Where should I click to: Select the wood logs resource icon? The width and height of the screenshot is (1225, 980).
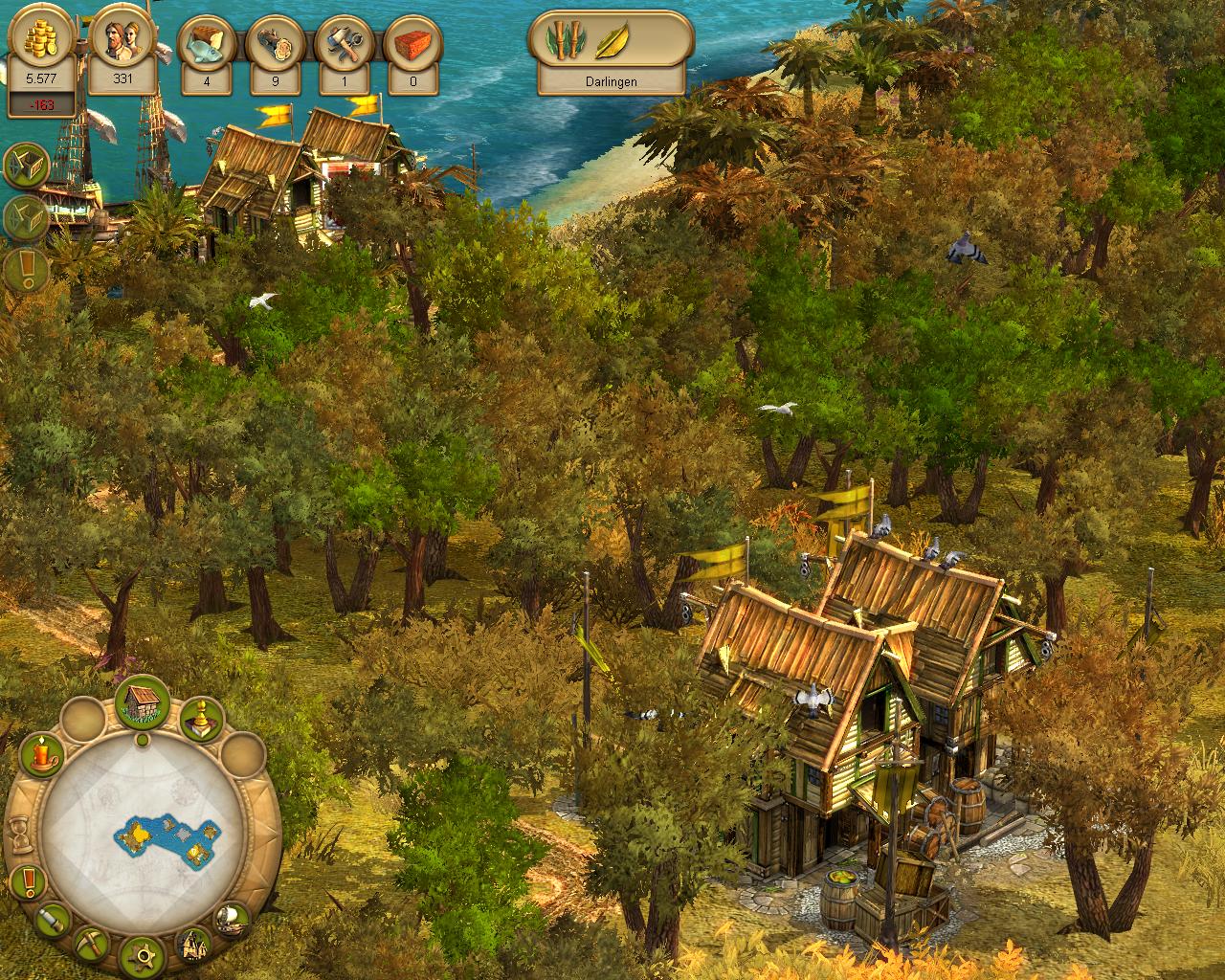coord(276,45)
